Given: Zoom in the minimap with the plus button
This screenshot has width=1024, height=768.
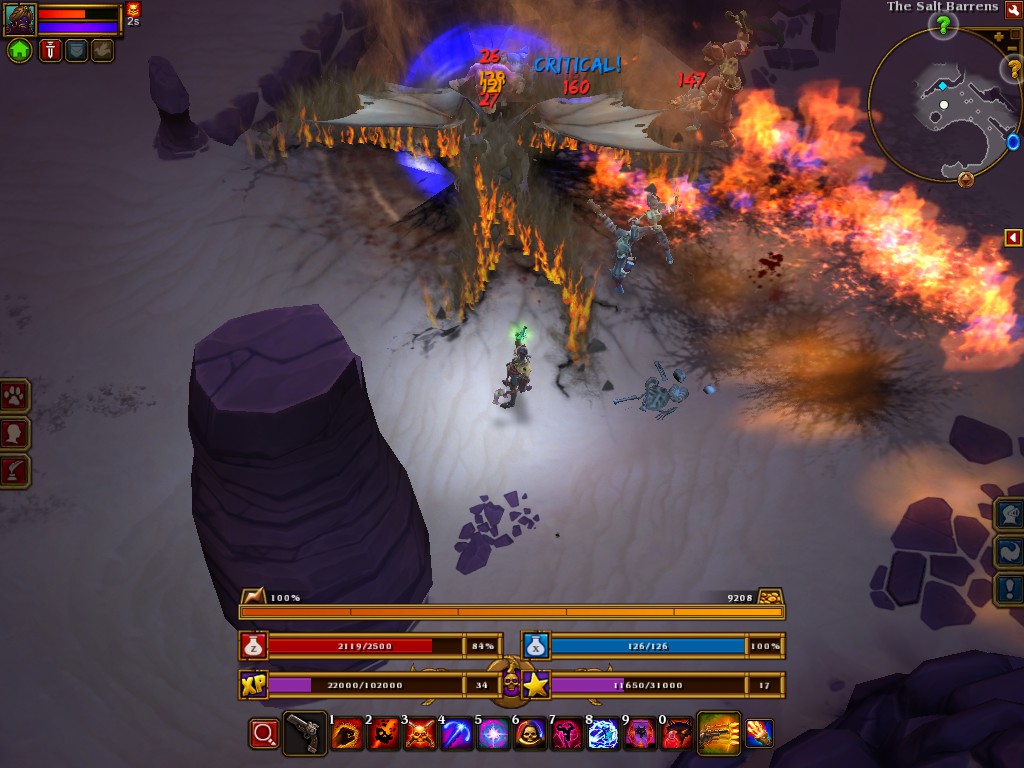Looking at the screenshot, I should tap(1000, 37).
